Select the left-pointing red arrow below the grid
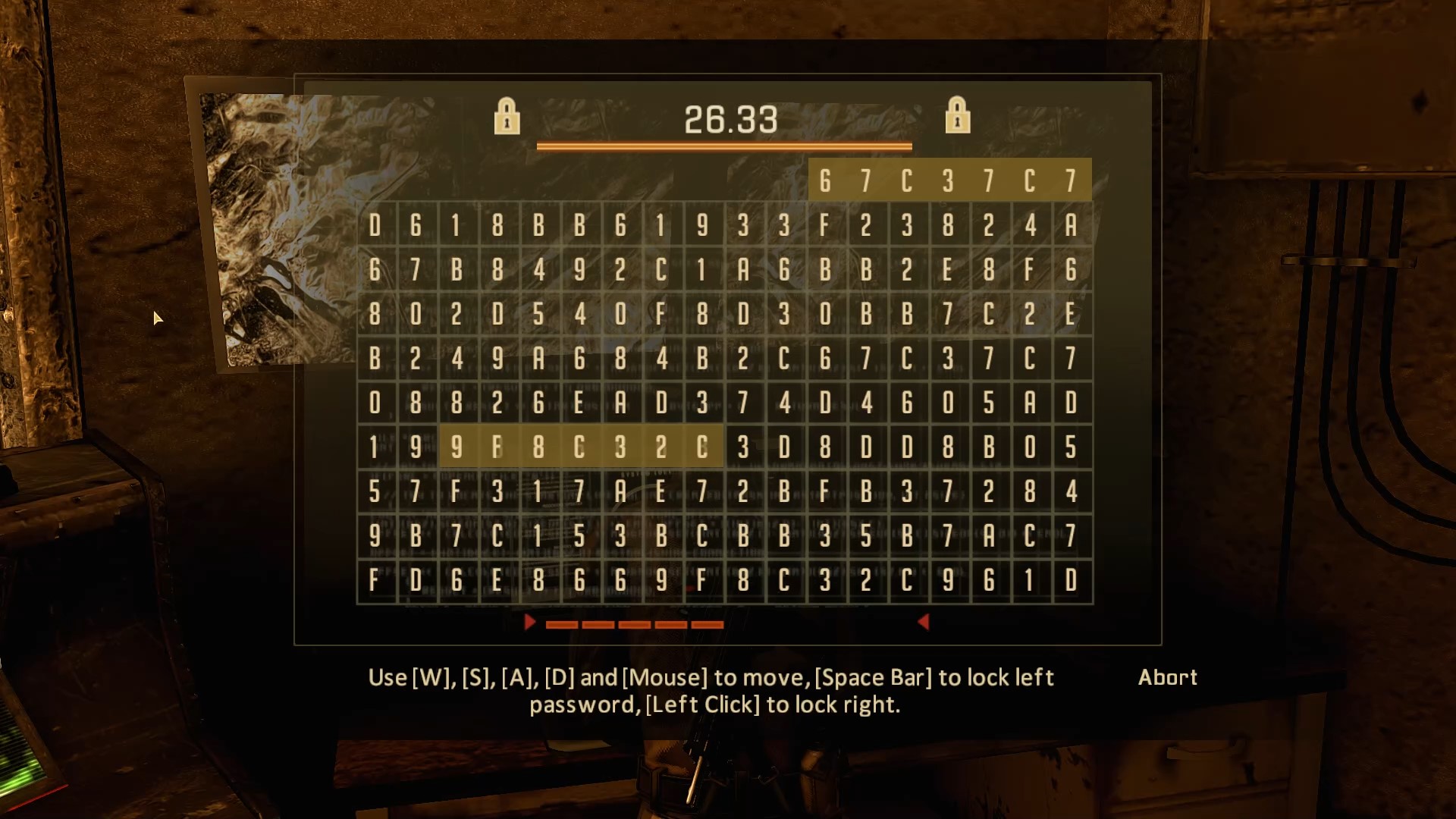Screen dimensions: 1456x819 pyautogui.click(x=922, y=622)
